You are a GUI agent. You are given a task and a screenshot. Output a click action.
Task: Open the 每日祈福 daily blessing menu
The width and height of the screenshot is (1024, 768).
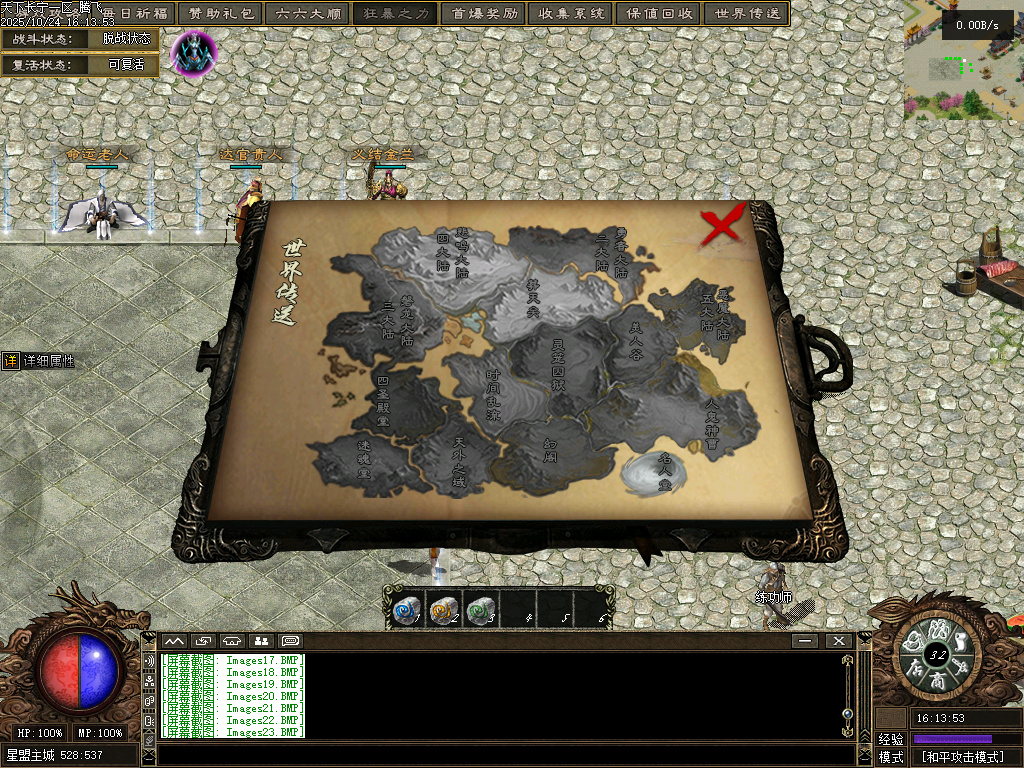pos(135,14)
